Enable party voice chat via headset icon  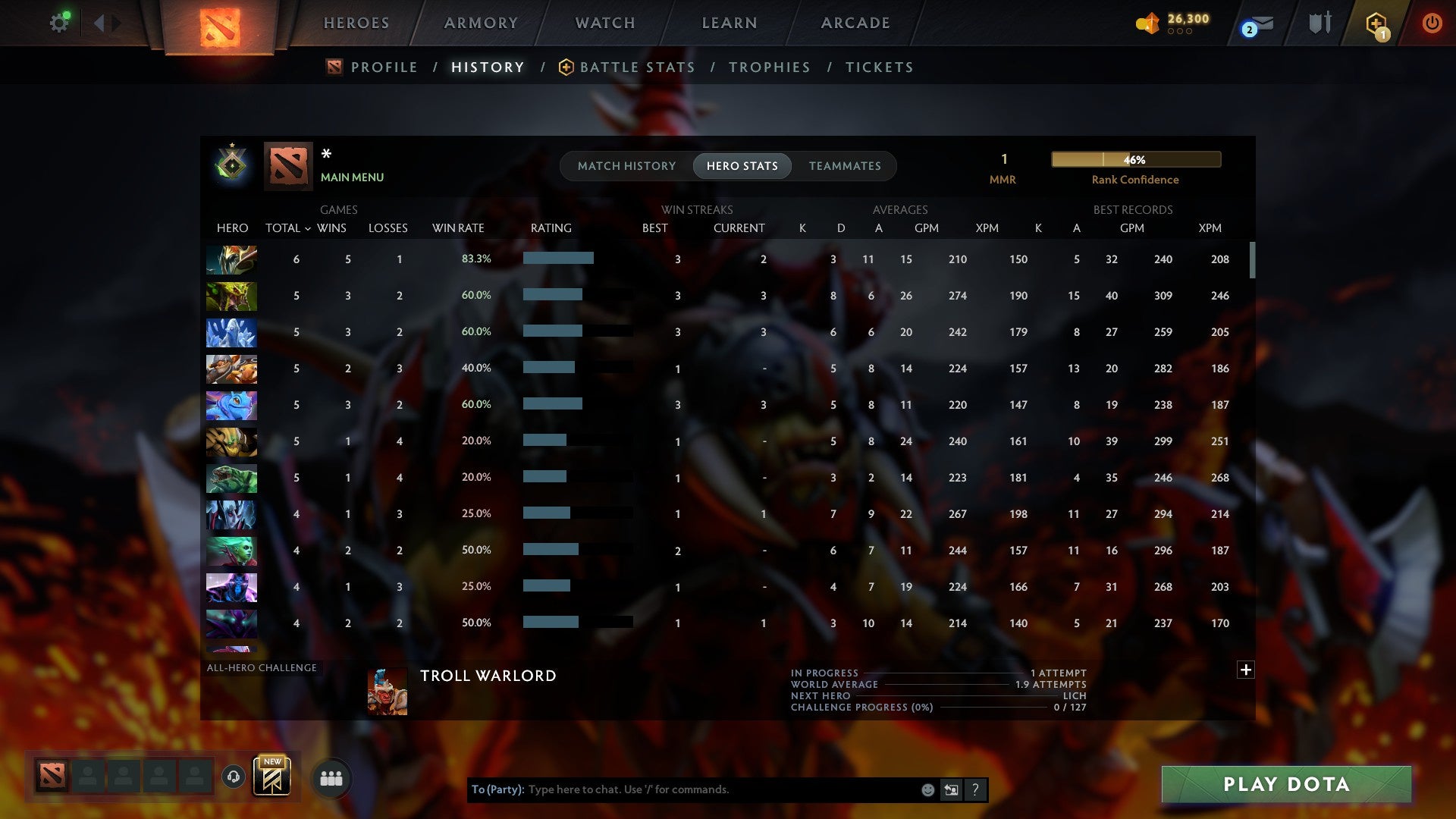click(235, 778)
